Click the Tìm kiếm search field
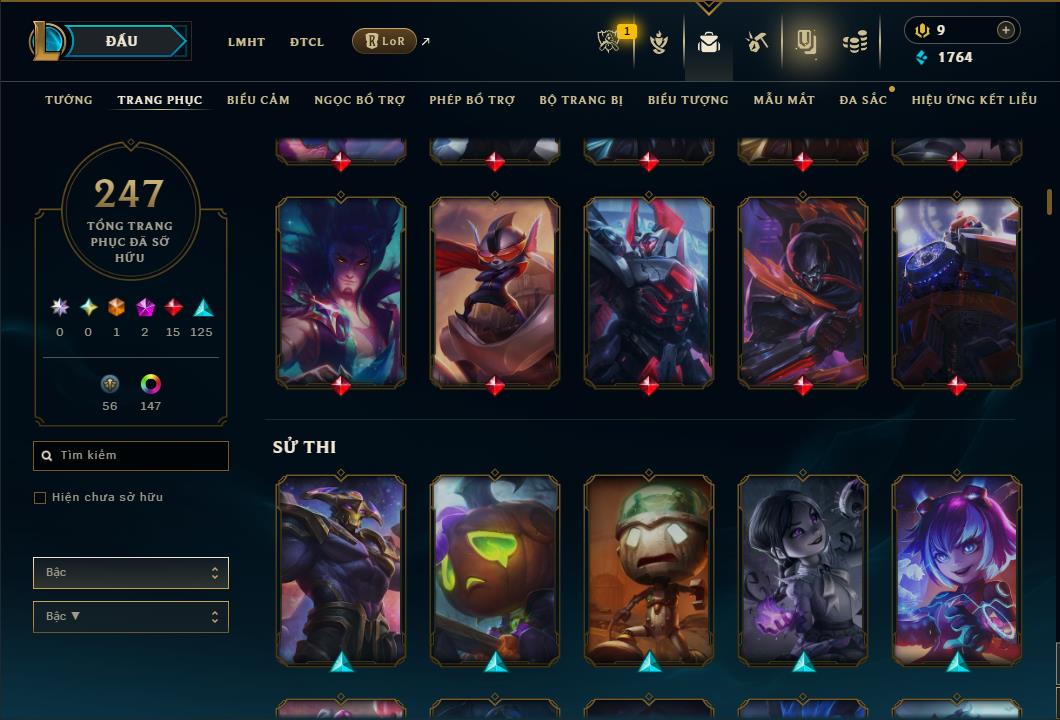Image resolution: width=1060 pixels, height=720 pixels. [131, 456]
